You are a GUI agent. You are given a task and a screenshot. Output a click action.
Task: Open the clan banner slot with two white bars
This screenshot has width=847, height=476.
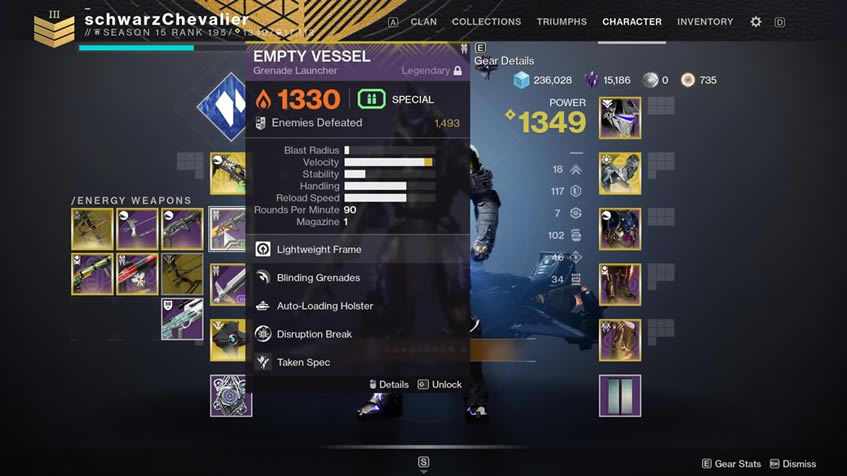click(x=620, y=395)
